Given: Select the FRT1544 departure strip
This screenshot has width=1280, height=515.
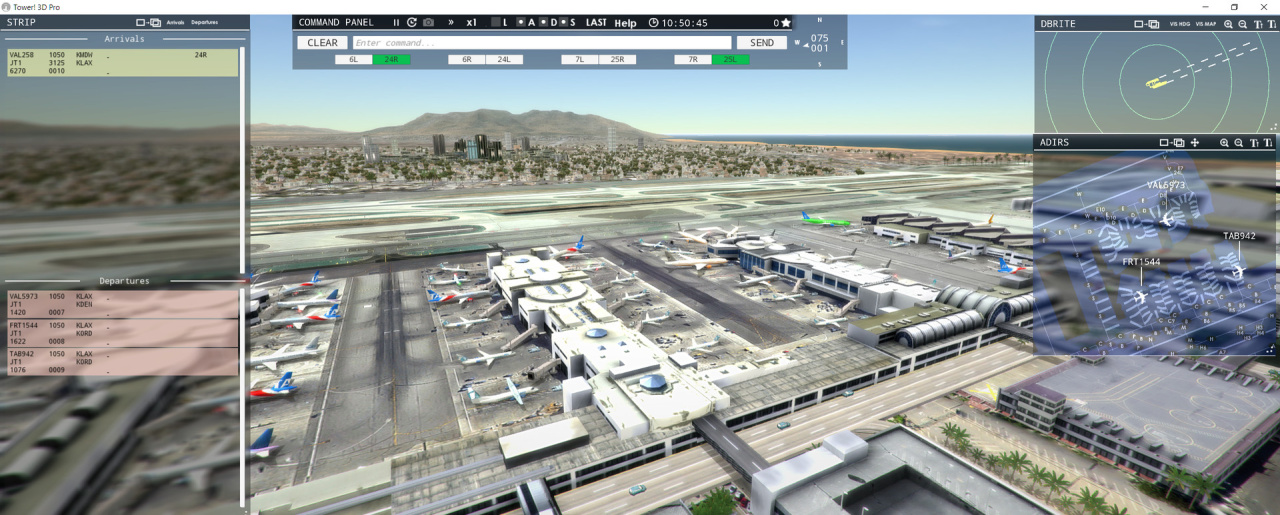Looking at the screenshot, I should (122, 333).
